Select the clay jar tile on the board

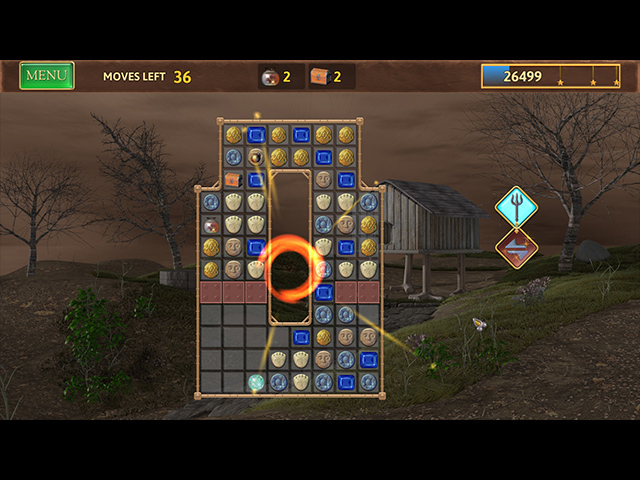[211, 224]
